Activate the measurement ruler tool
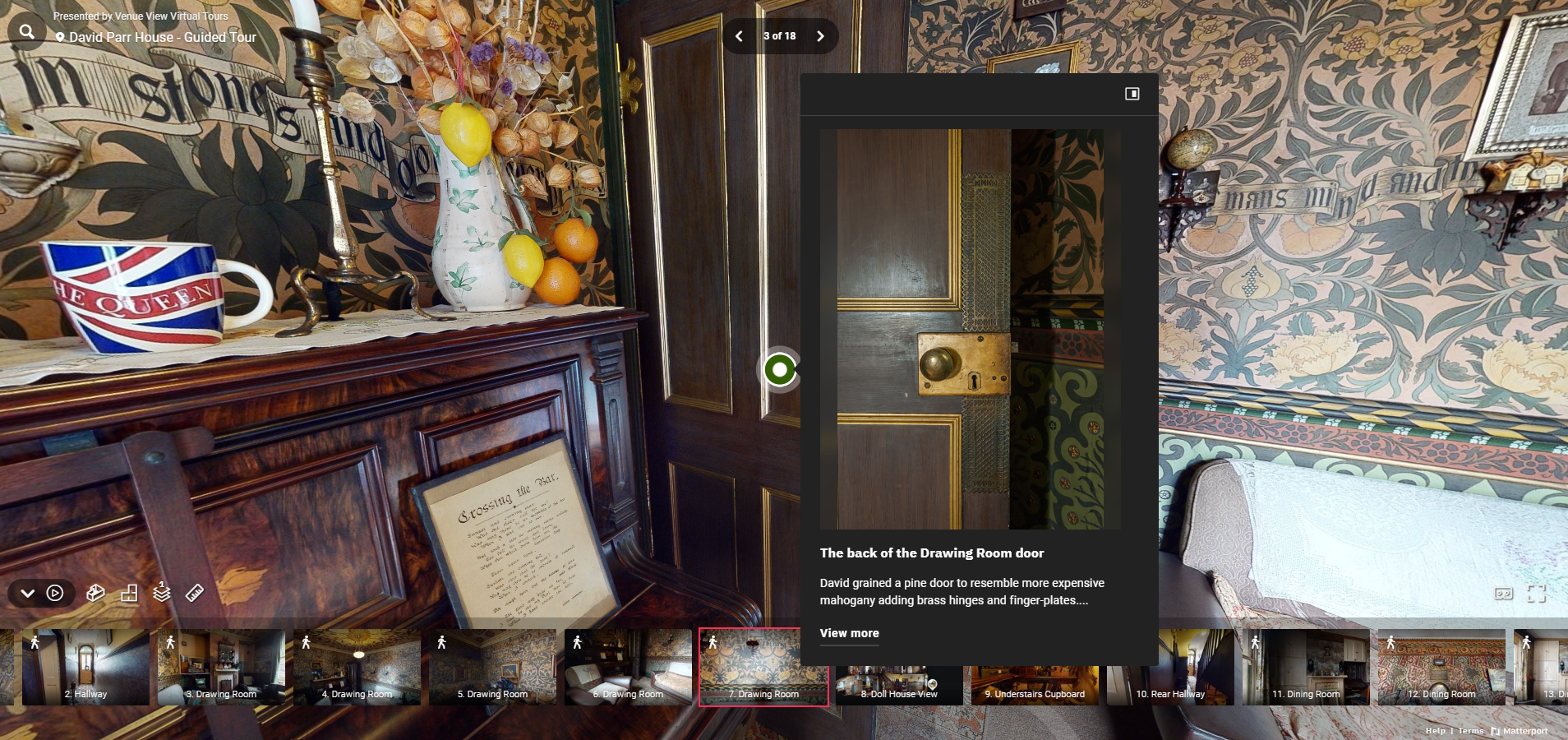This screenshot has height=740, width=1568. point(195,593)
